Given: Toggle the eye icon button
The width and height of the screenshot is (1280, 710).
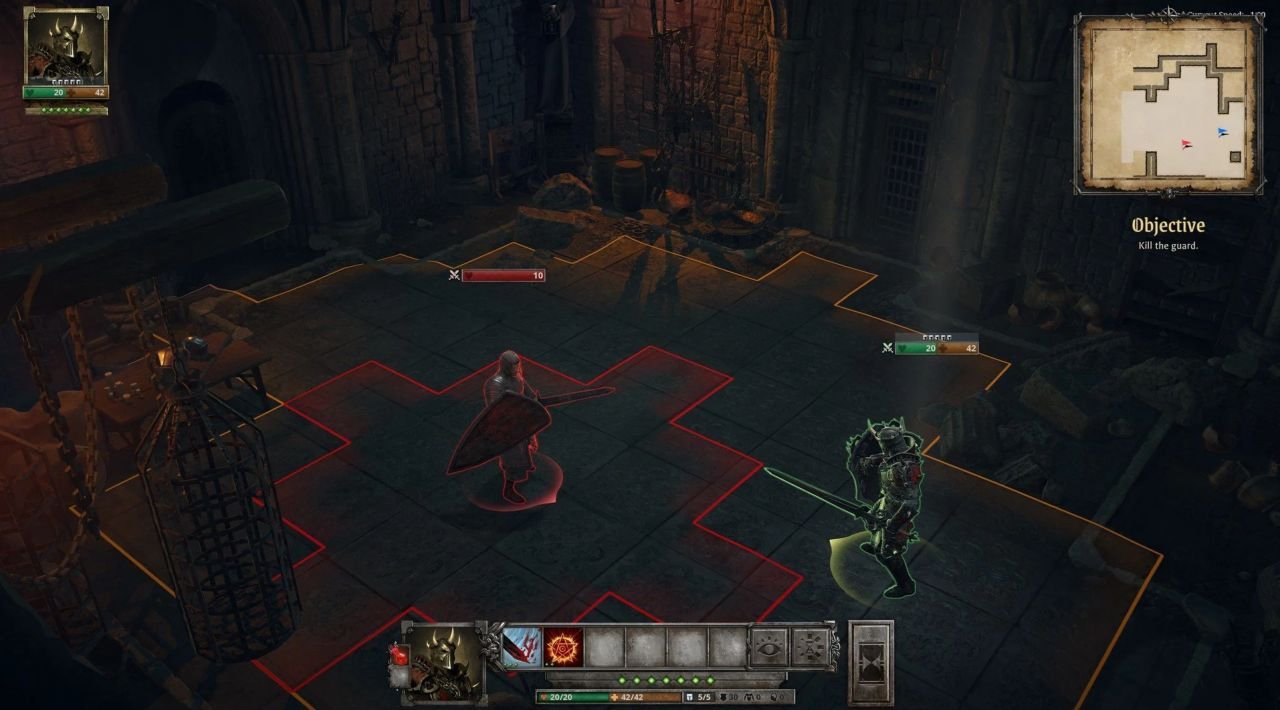Looking at the screenshot, I should 769,647.
